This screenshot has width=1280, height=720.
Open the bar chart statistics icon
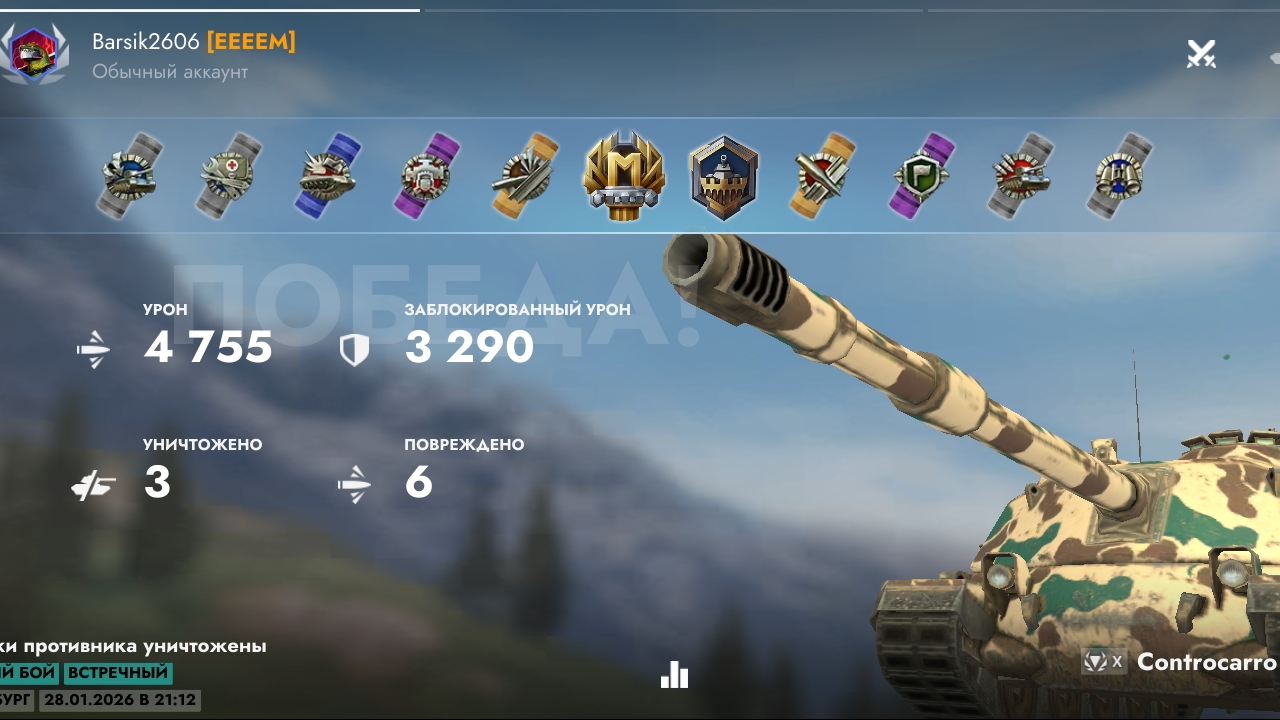click(x=675, y=676)
